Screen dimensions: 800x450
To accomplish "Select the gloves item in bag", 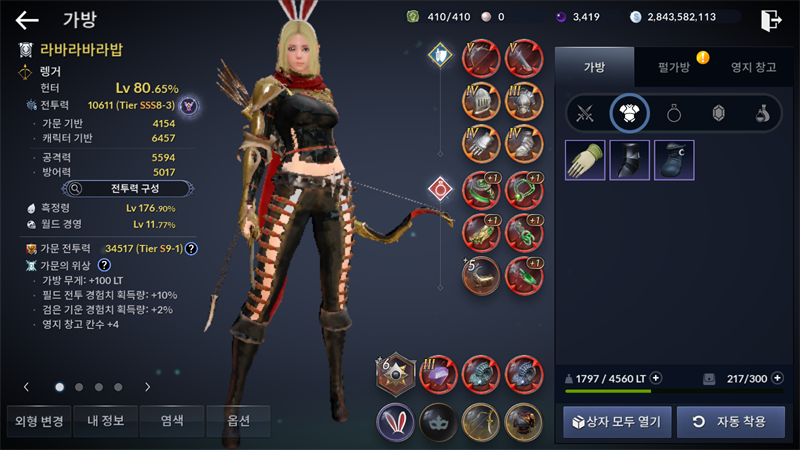I will click(585, 160).
